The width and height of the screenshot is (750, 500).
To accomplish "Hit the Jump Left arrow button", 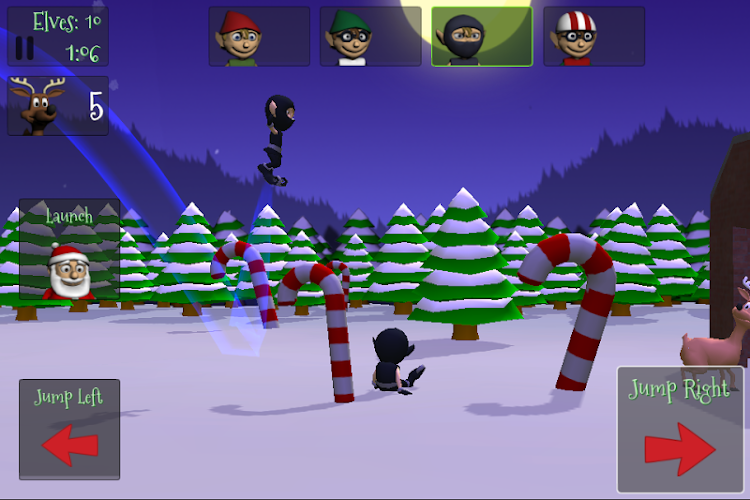I will [69, 429].
